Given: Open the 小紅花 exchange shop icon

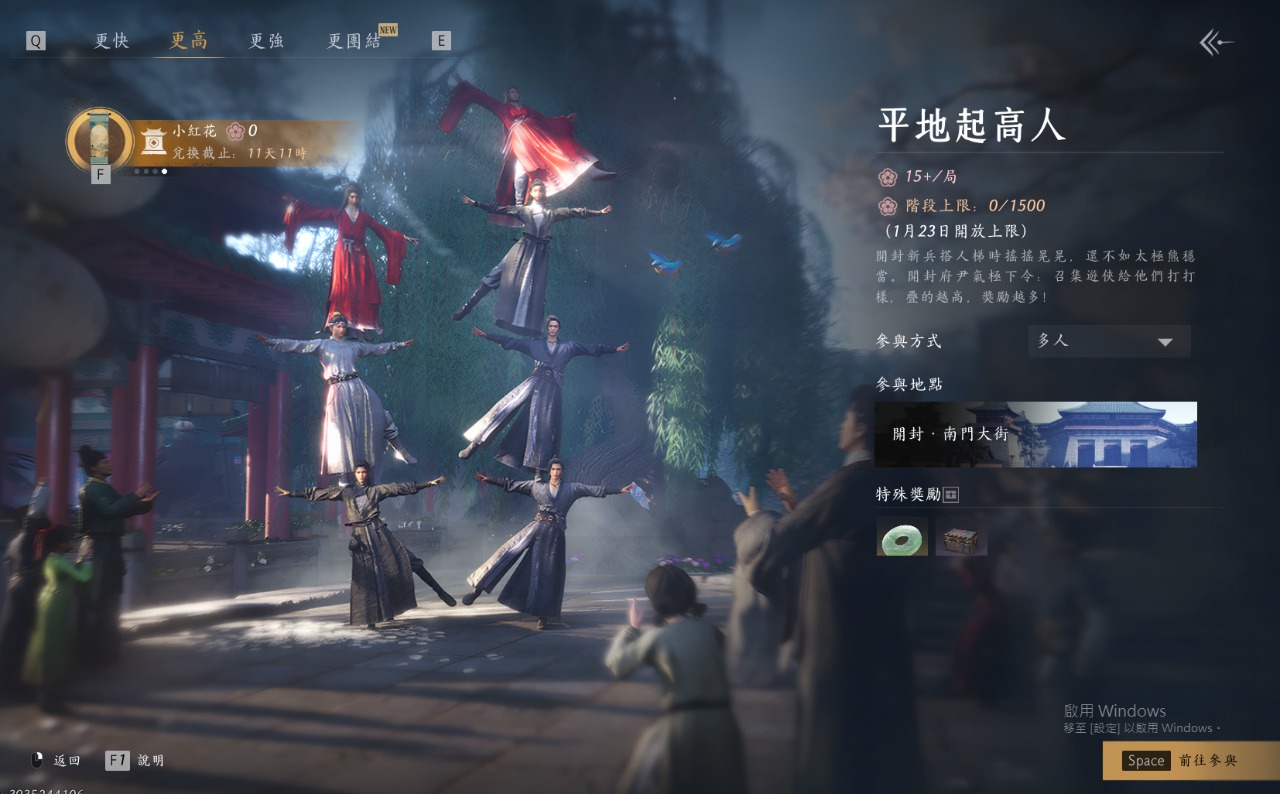Looking at the screenshot, I should [x=153, y=142].
